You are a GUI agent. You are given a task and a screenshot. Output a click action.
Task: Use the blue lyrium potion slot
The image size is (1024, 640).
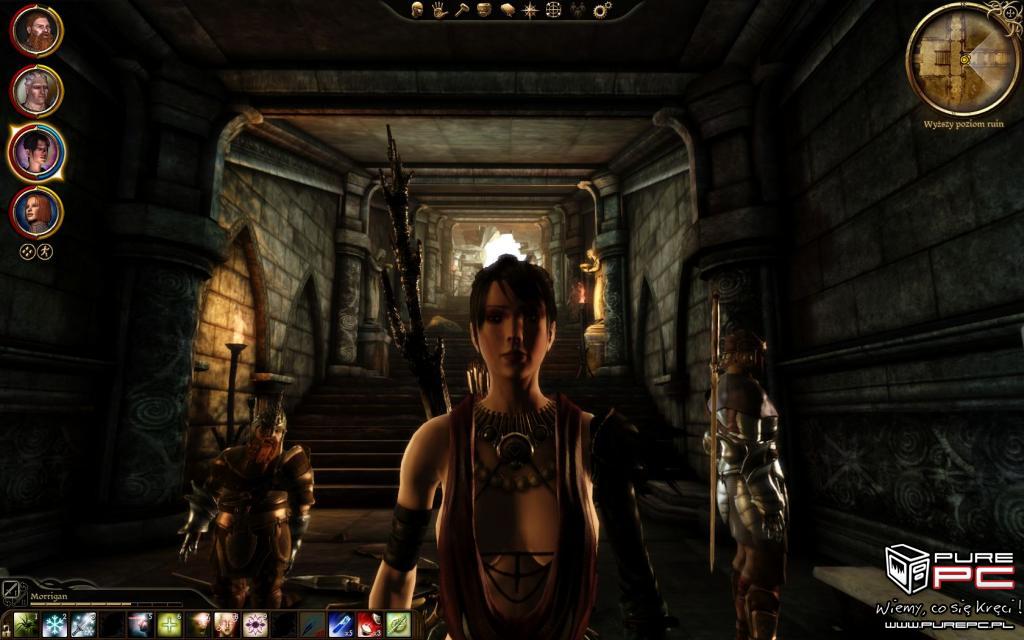pyautogui.click(x=342, y=624)
